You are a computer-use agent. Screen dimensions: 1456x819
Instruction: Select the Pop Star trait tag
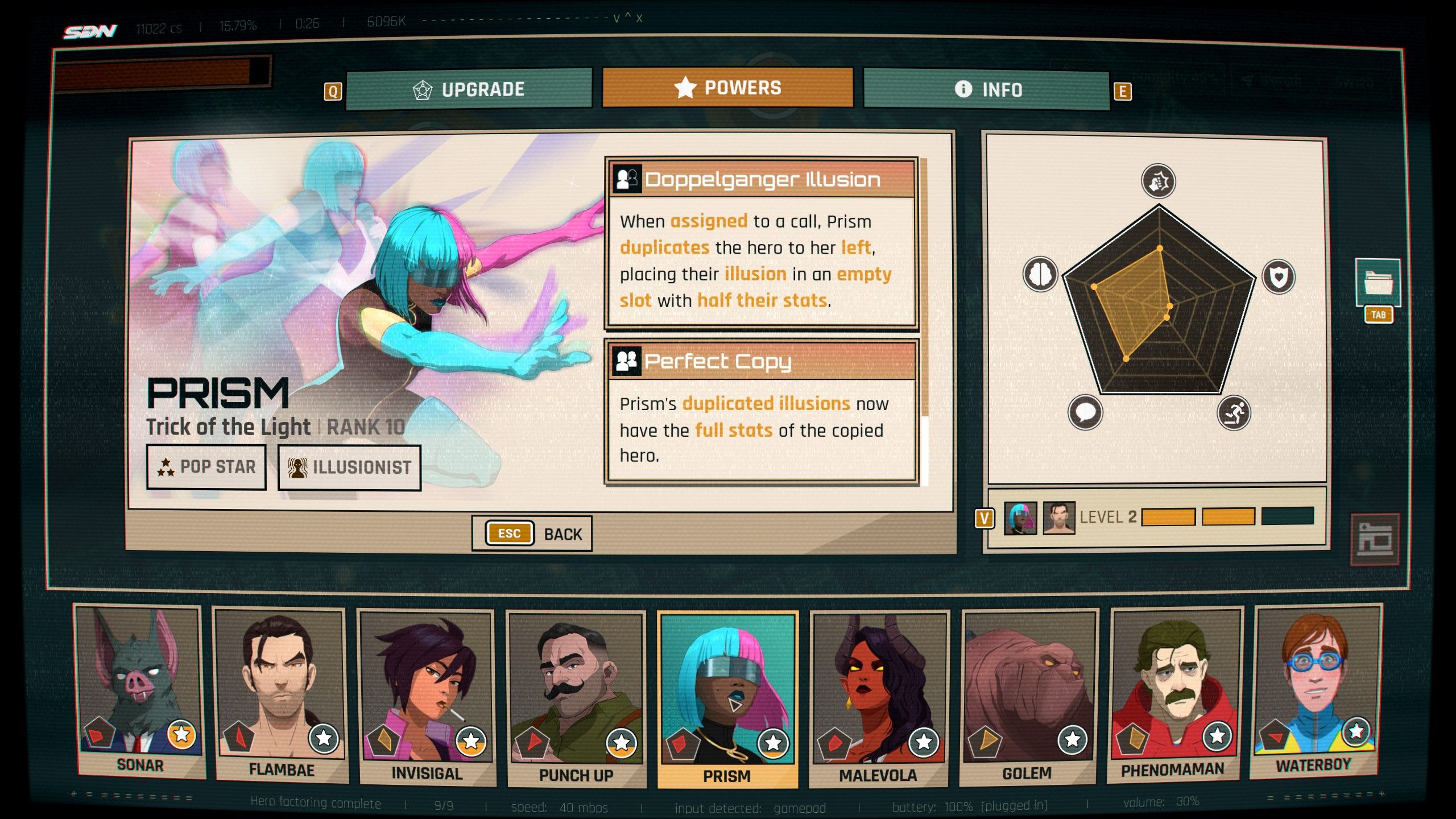[206, 467]
